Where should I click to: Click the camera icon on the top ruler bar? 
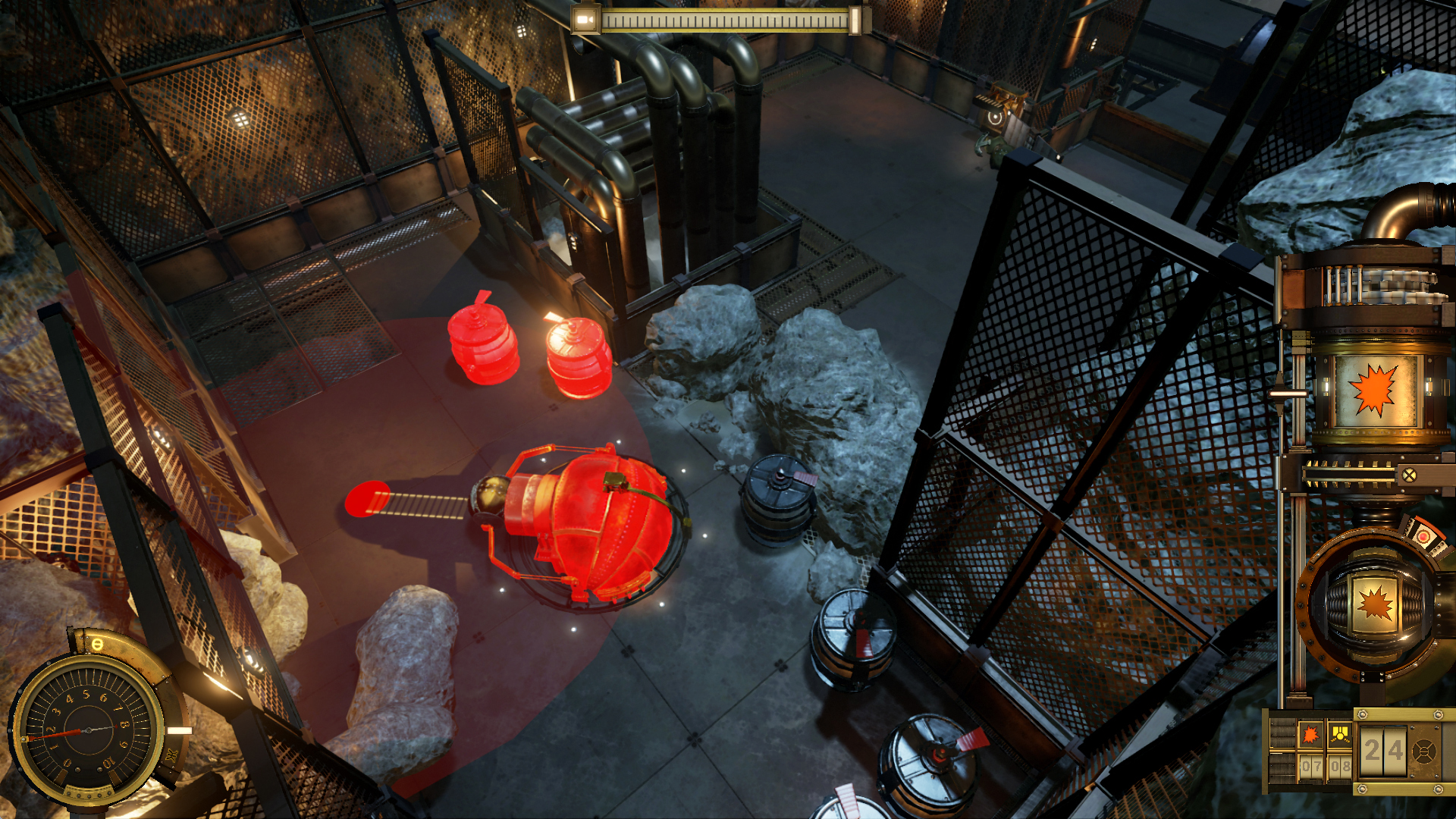click(584, 19)
